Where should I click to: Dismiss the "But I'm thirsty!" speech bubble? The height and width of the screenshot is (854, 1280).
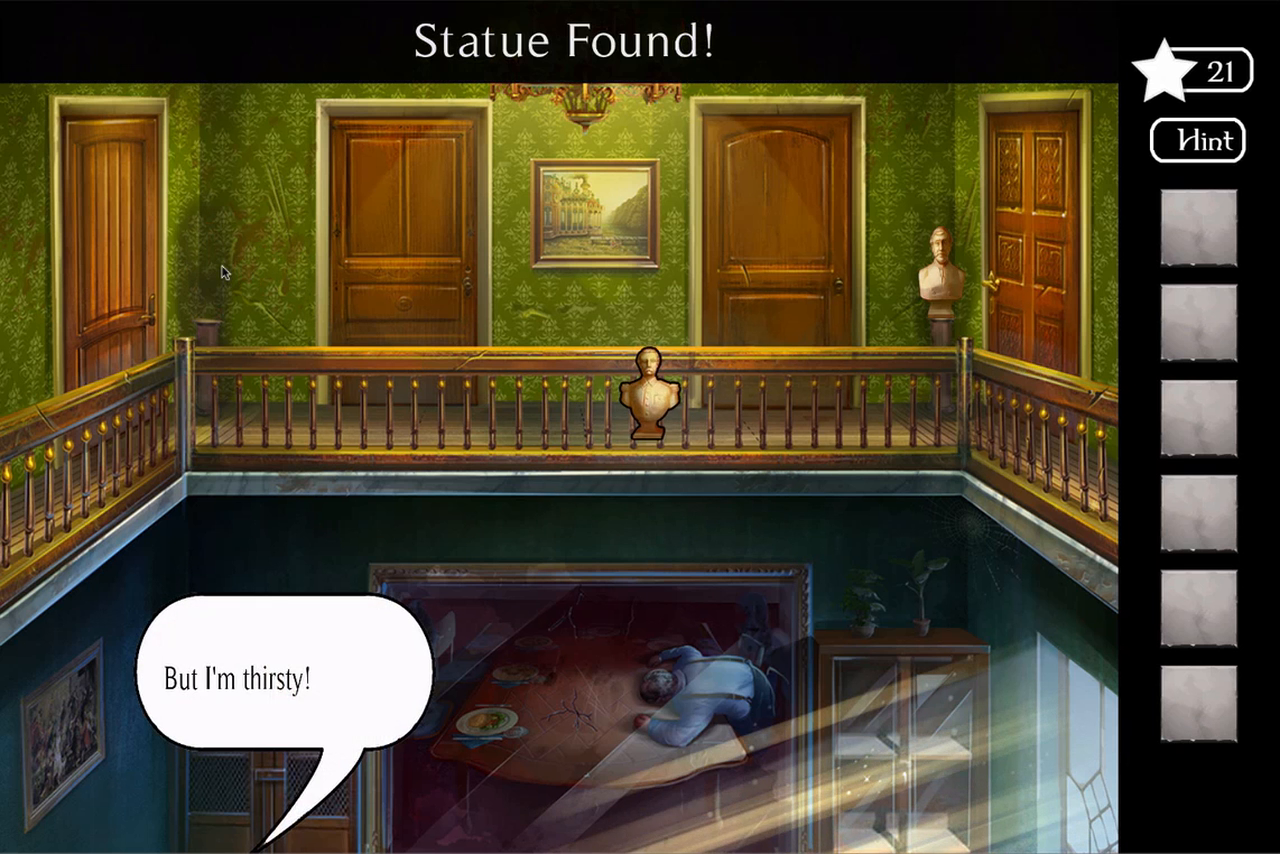coord(284,679)
